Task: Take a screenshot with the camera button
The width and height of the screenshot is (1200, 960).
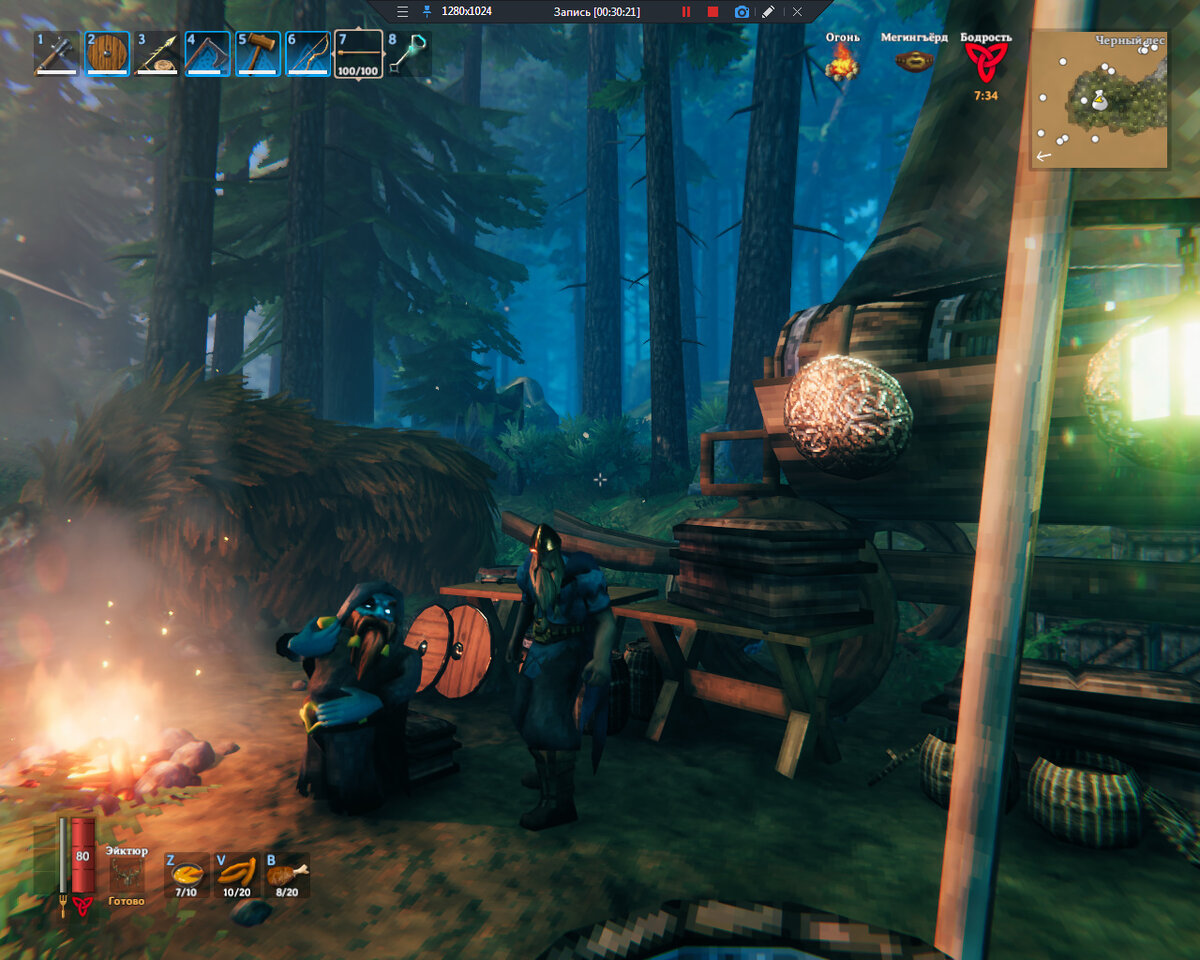Action: (742, 12)
